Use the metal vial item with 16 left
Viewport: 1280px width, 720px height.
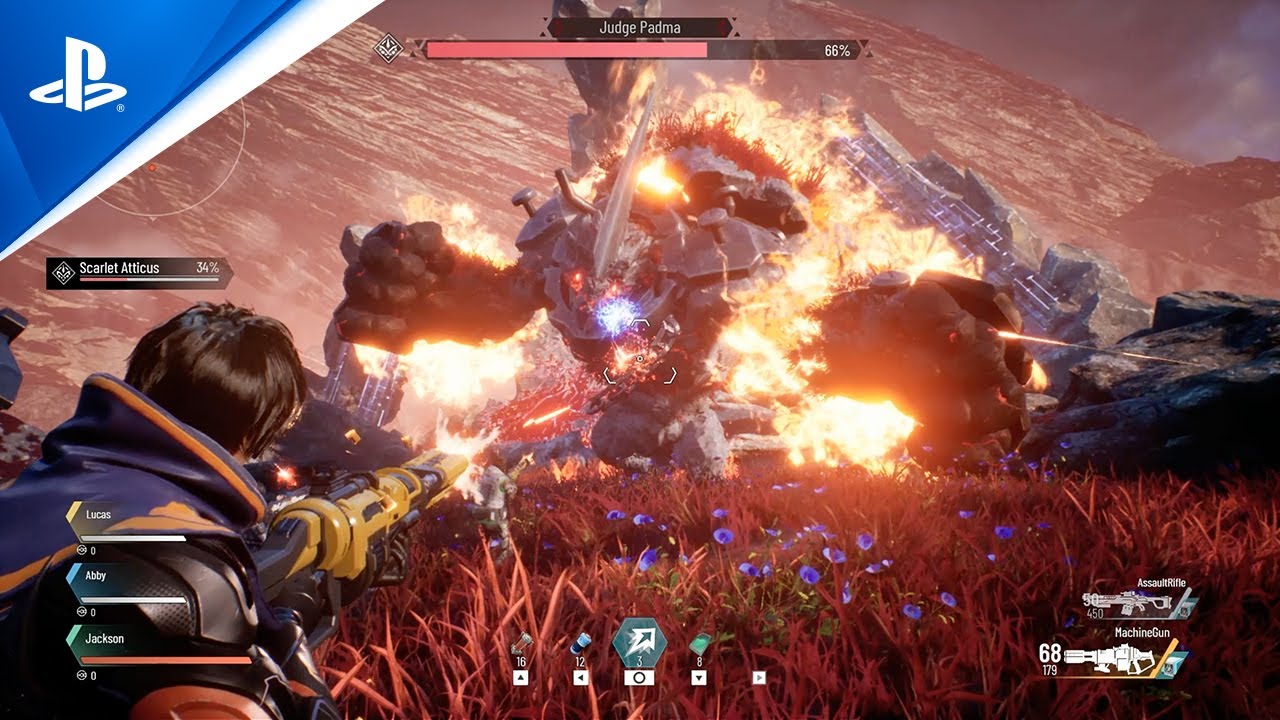520,643
